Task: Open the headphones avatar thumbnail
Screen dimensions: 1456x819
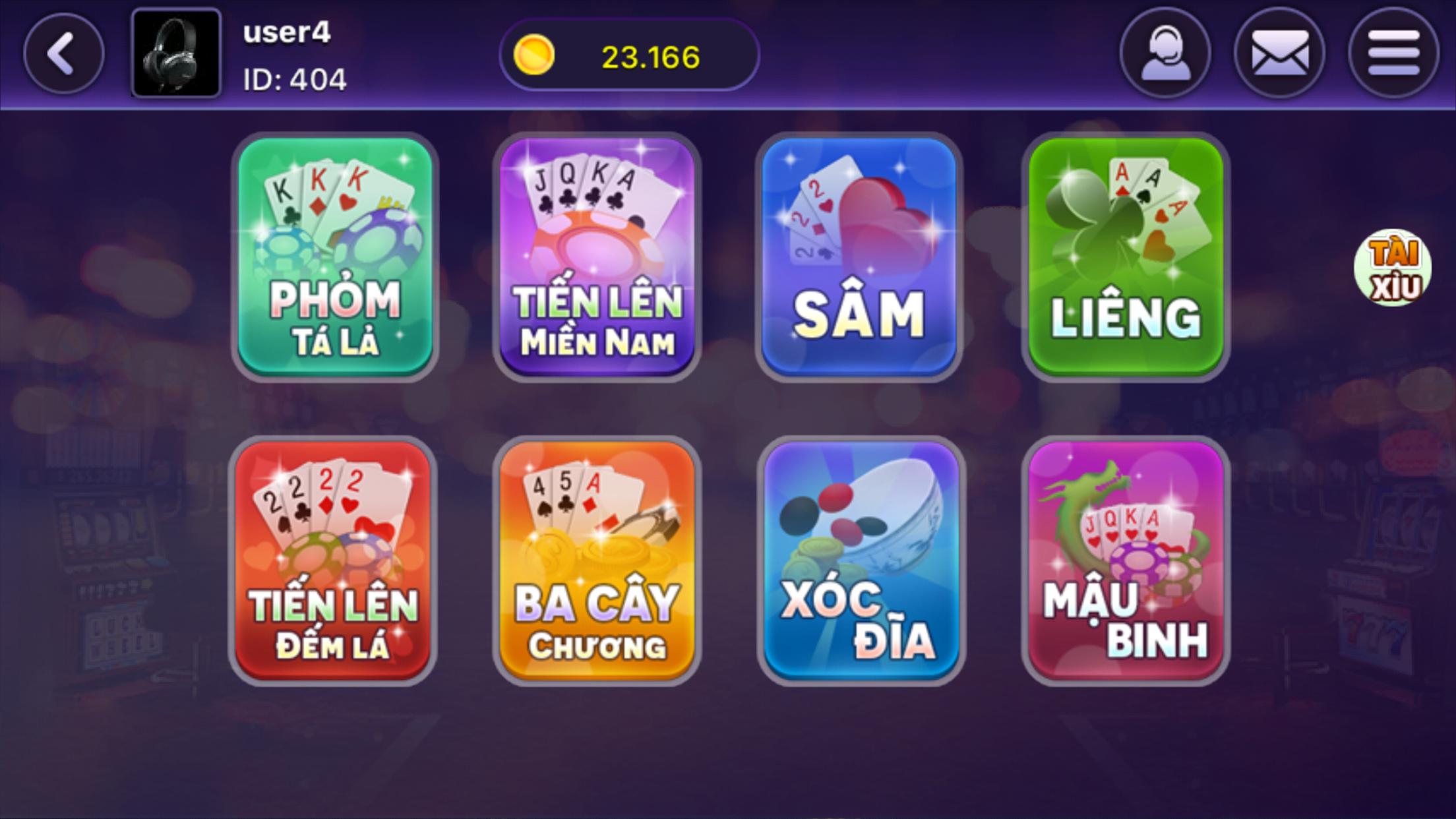Action: [177, 53]
